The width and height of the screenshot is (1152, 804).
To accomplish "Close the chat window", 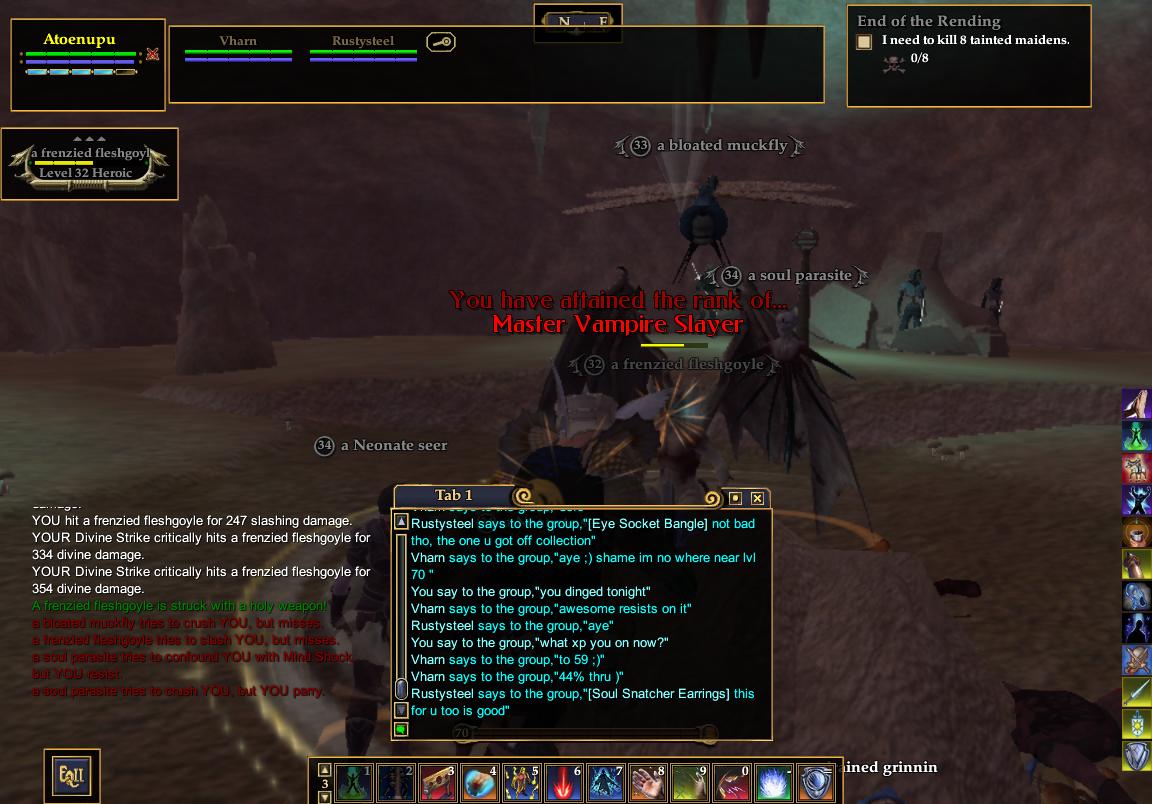I will pyautogui.click(x=757, y=498).
